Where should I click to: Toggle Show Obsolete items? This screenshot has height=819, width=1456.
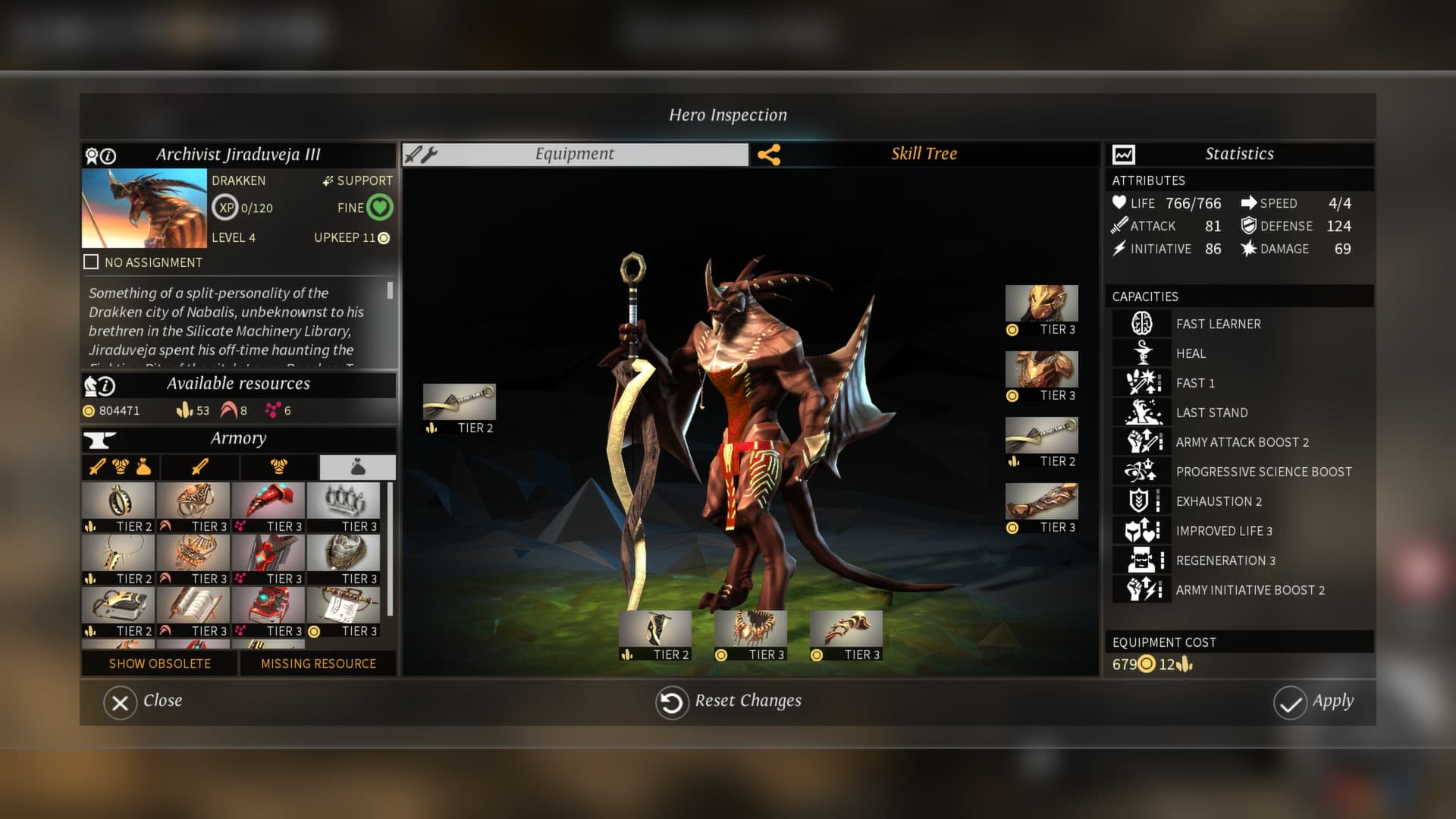(159, 664)
